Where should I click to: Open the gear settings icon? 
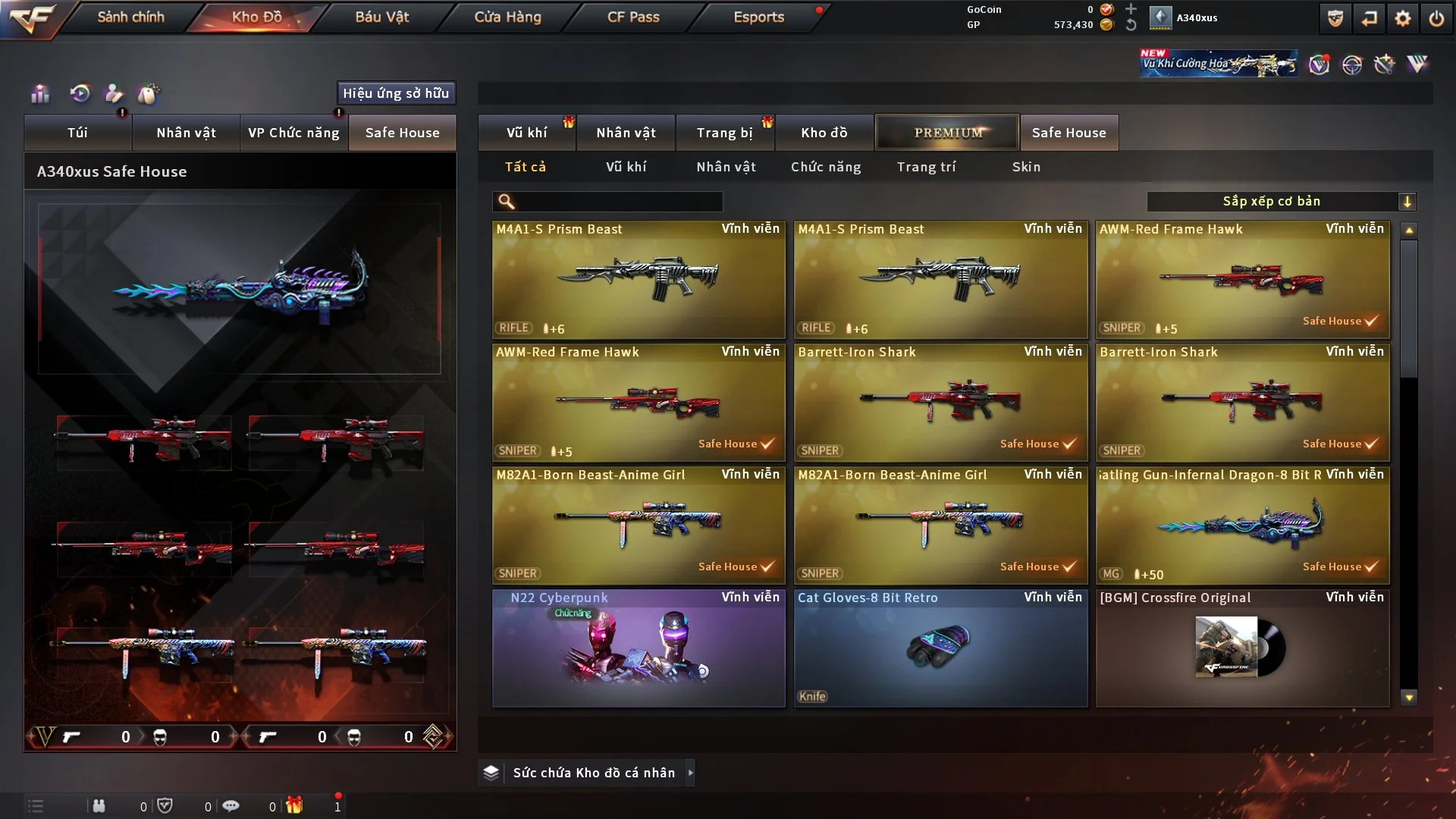[x=1403, y=18]
